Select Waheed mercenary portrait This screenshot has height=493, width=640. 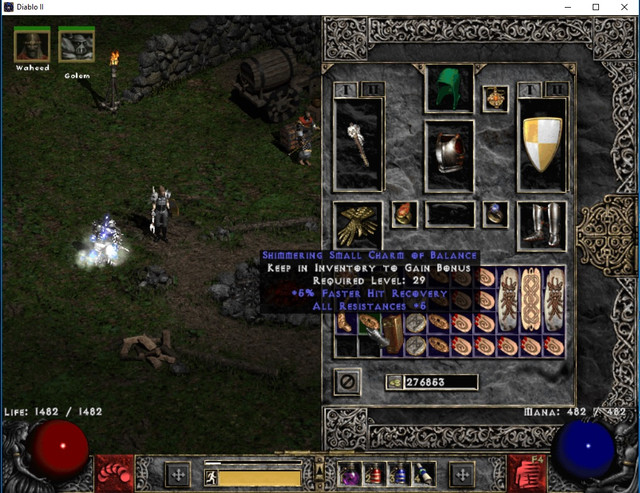coord(32,45)
